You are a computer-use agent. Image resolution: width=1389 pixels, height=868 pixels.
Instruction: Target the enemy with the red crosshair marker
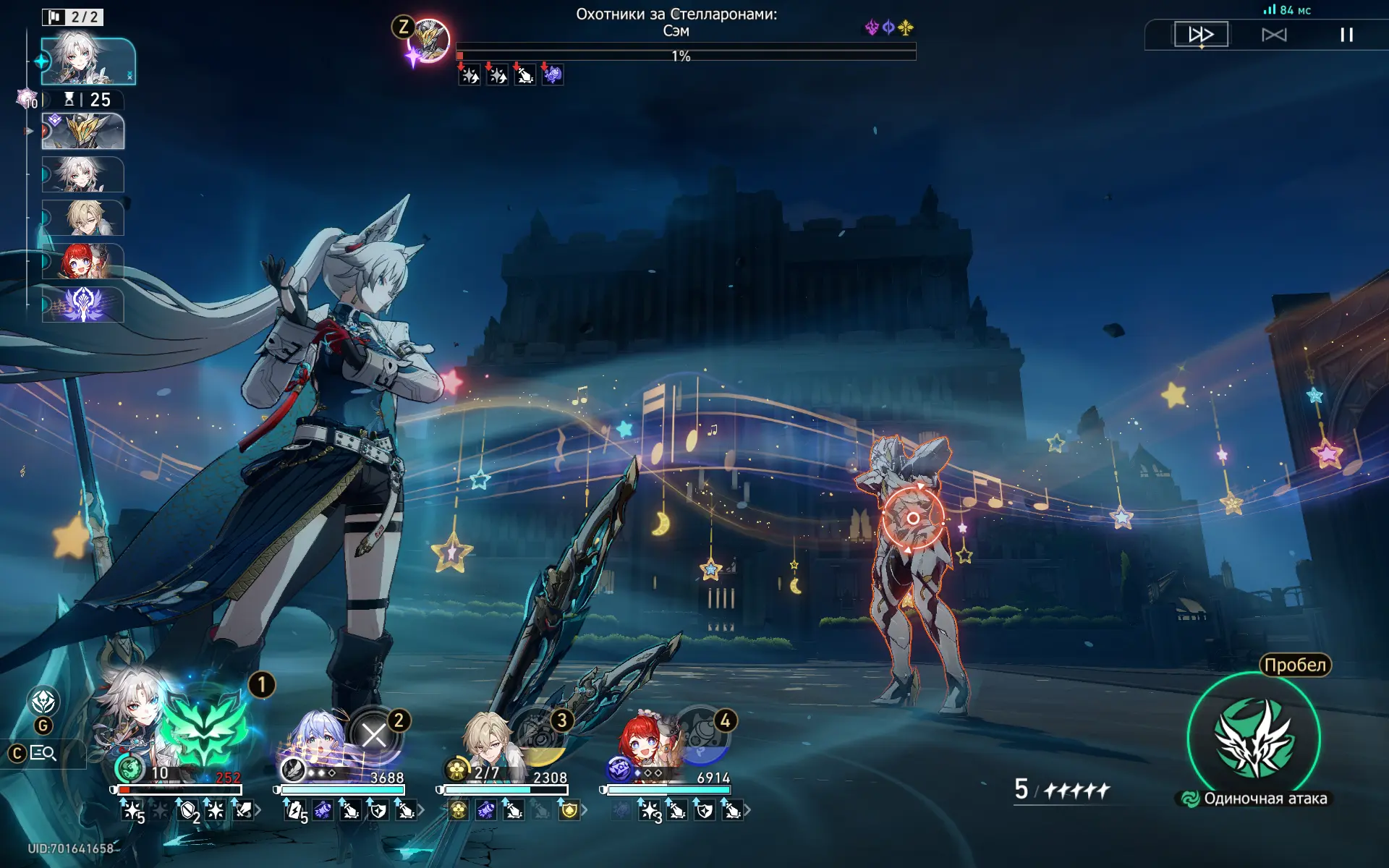(x=913, y=518)
